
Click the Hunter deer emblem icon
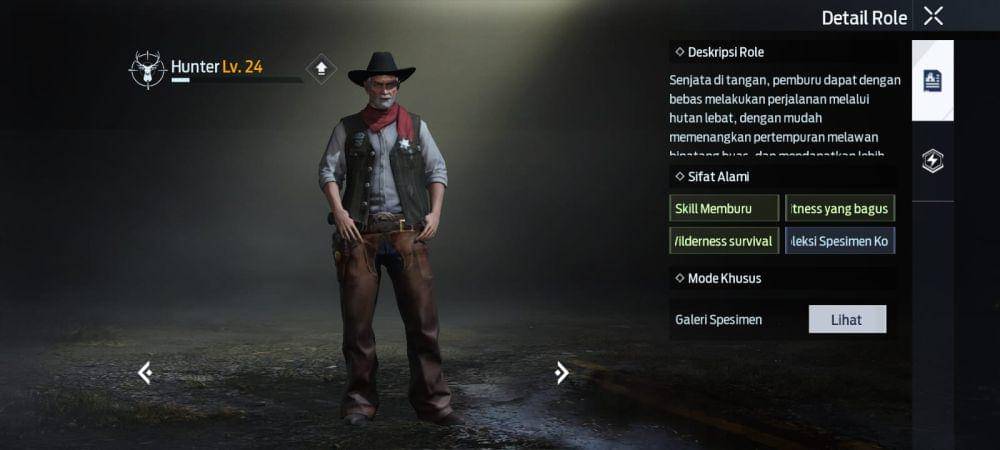click(147, 70)
